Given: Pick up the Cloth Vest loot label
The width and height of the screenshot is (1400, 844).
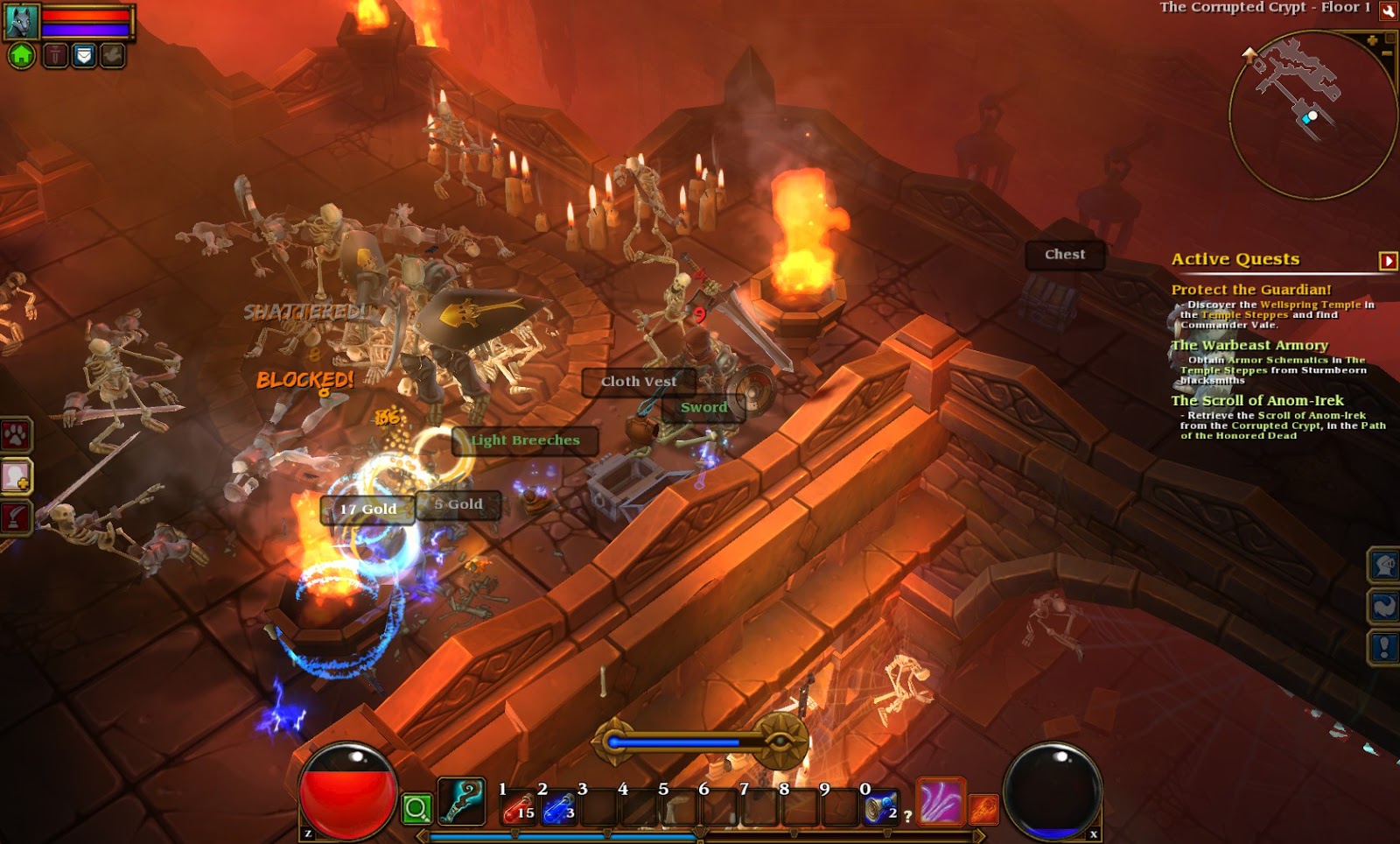Looking at the screenshot, I should (639, 382).
